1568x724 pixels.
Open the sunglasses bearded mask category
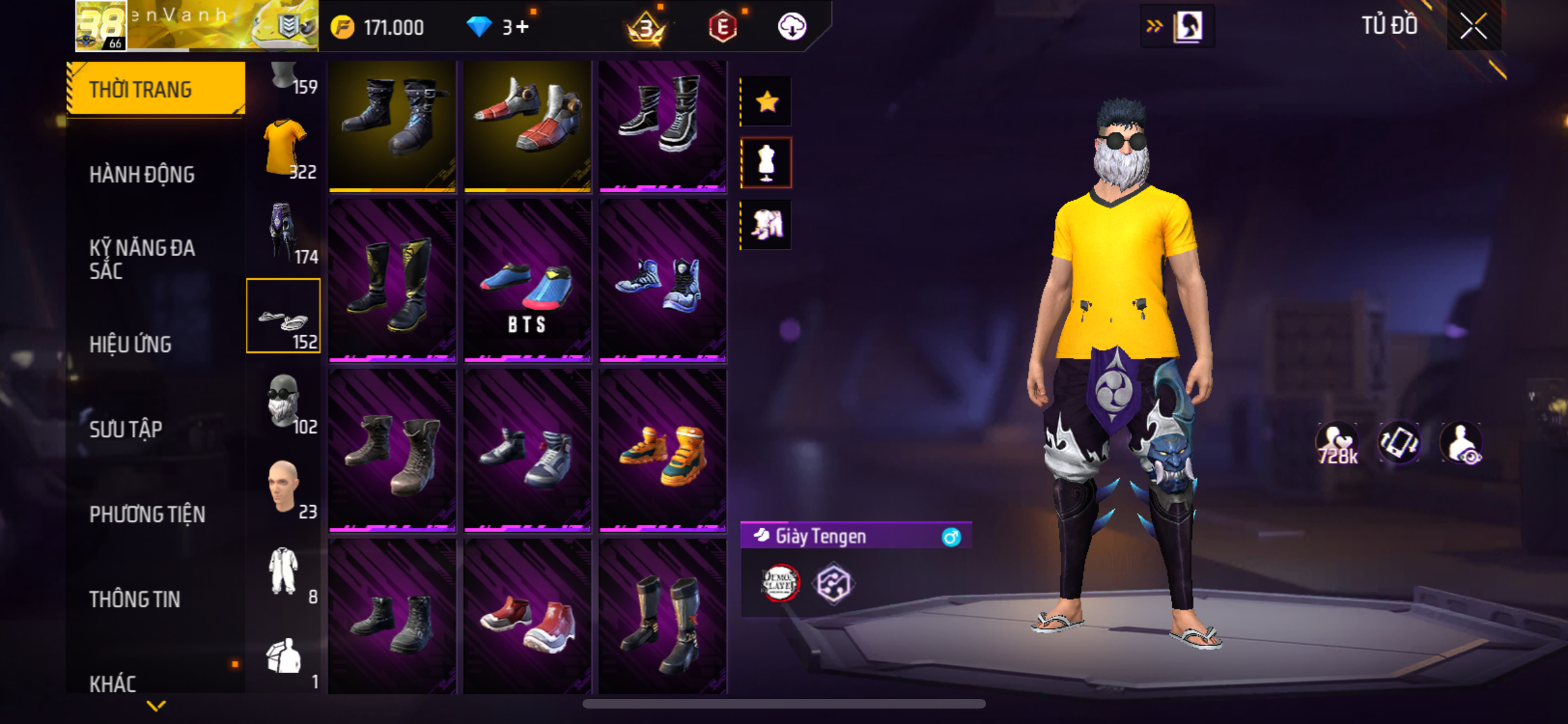(284, 402)
